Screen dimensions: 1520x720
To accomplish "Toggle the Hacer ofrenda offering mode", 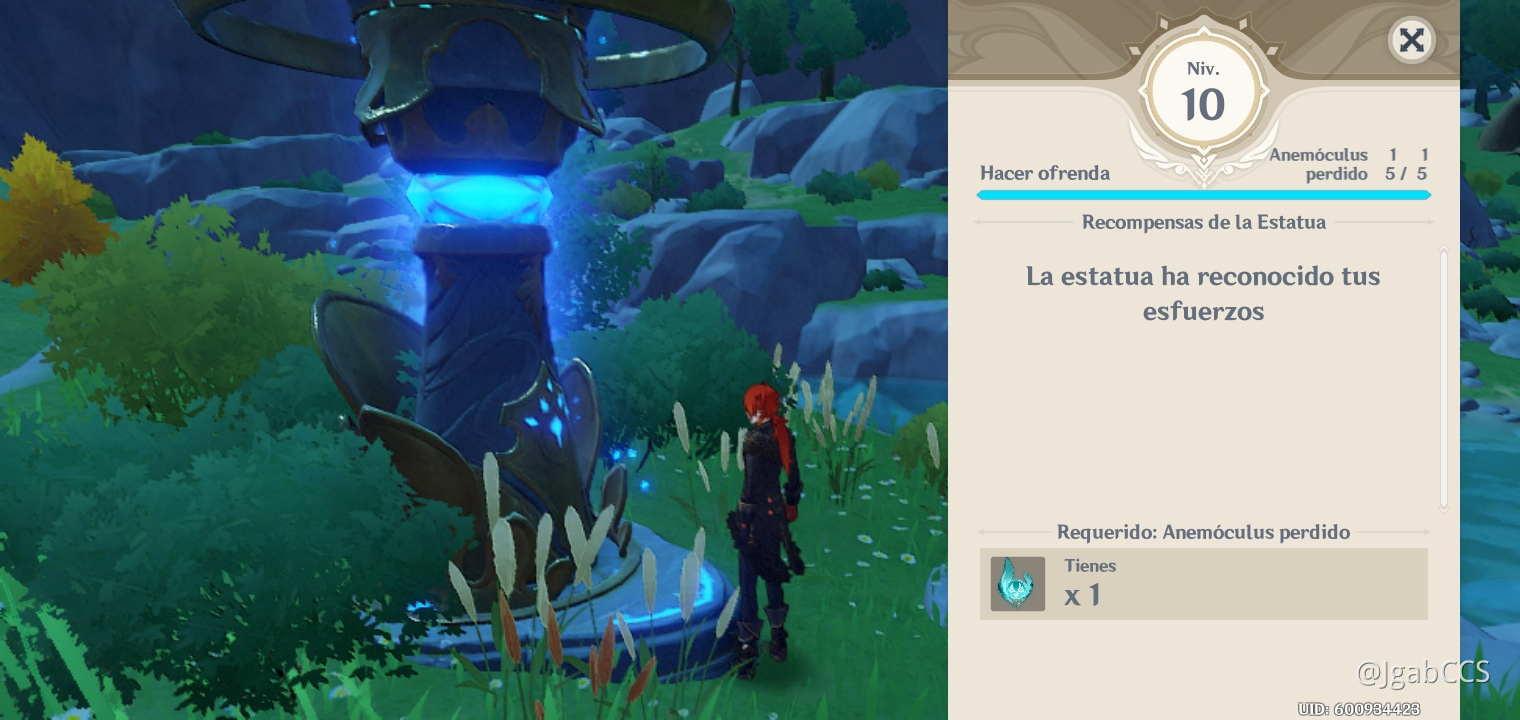I will coord(1044,173).
